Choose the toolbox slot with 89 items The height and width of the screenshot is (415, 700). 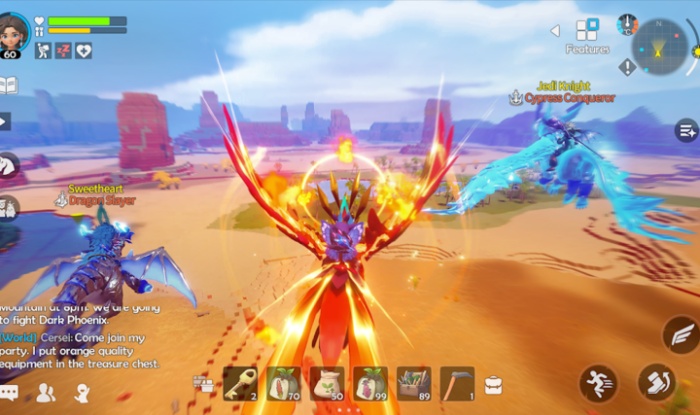[413, 383]
